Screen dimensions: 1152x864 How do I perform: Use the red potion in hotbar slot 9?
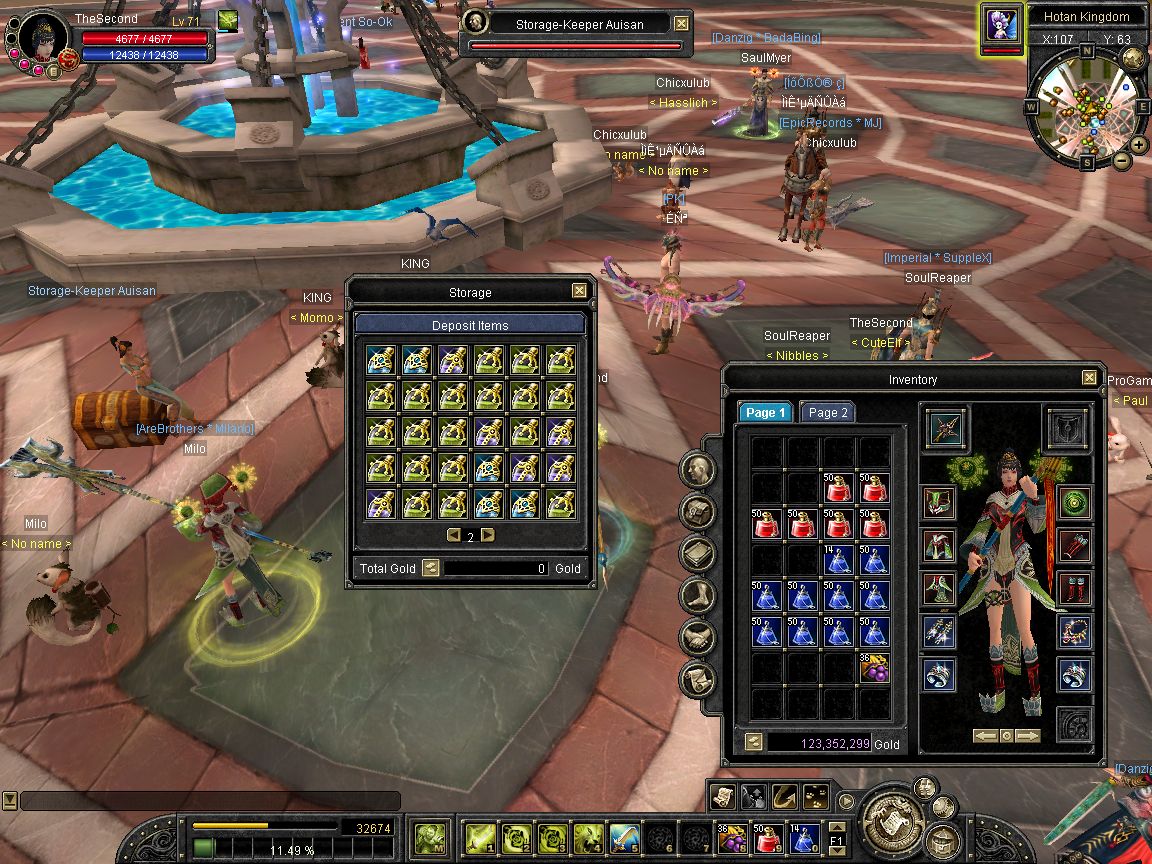coord(768,837)
